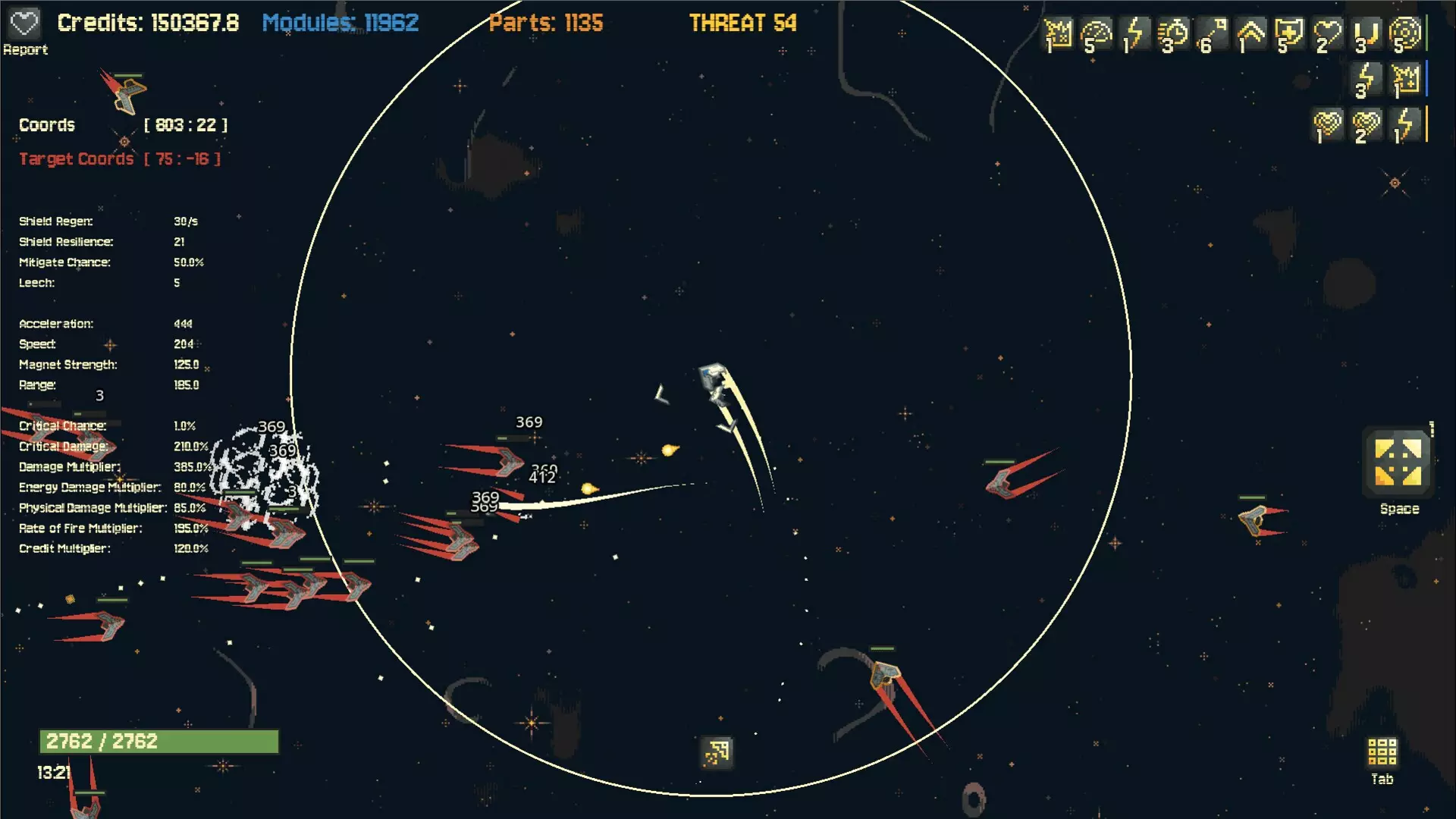
Task: Select the magnet upgrade icon
Action: 1367,35
